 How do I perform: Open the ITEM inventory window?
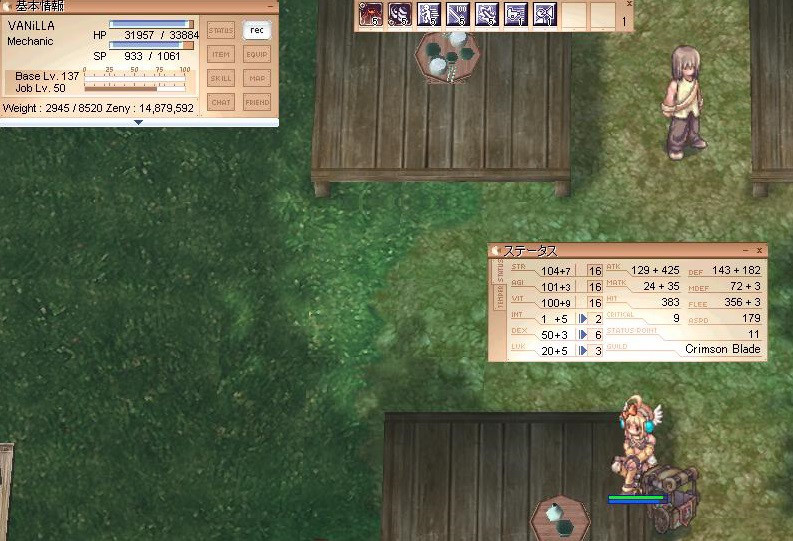221,54
